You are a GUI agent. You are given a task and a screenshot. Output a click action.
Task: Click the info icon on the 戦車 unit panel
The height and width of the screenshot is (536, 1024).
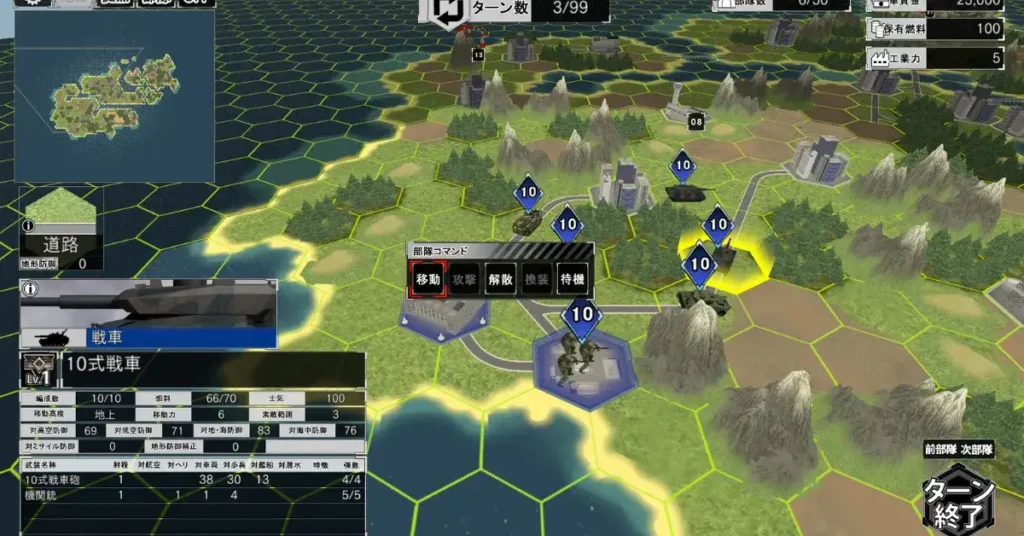pyautogui.click(x=29, y=289)
